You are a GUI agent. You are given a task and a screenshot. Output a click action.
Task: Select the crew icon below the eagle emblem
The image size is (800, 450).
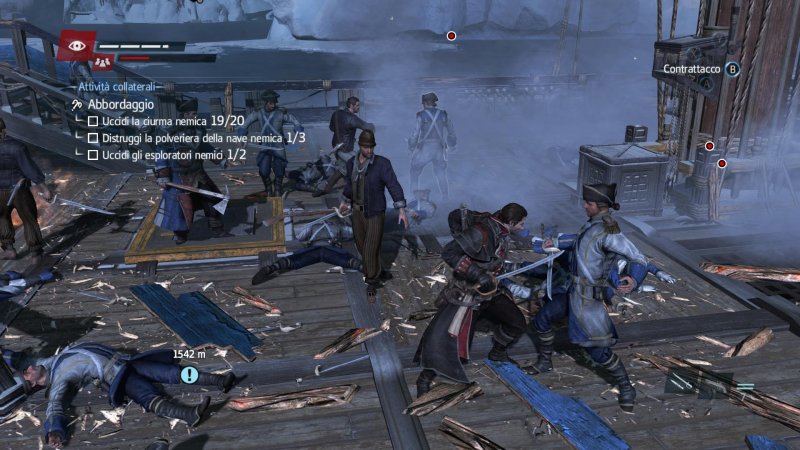pos(102,62)
